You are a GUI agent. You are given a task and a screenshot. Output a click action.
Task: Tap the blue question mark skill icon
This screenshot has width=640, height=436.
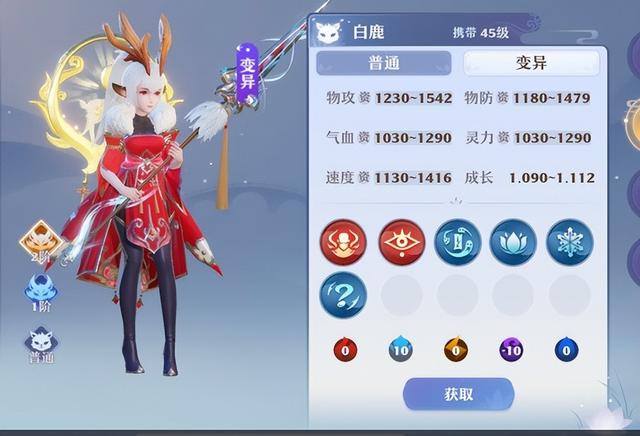click(343, 296)
